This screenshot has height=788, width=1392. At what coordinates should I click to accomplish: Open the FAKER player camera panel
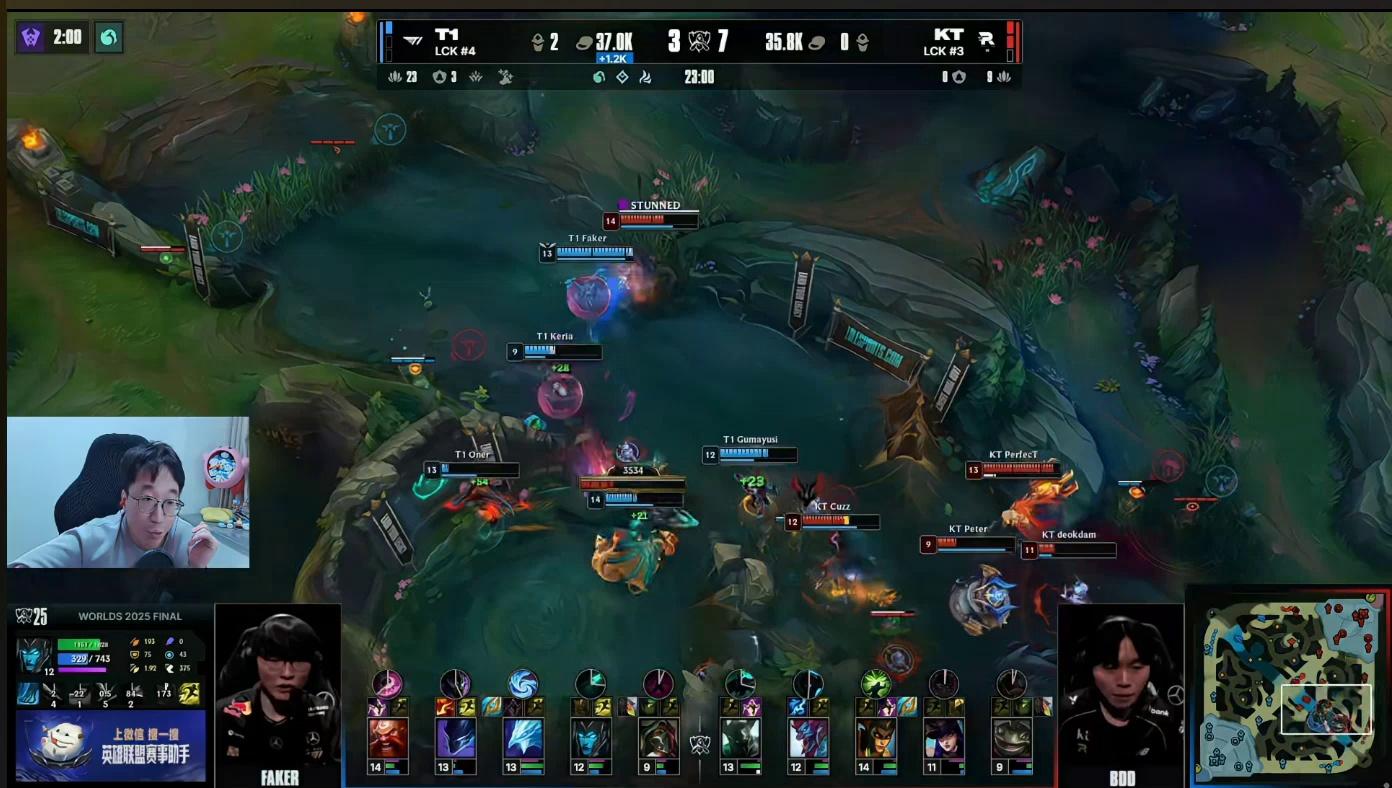click(278, 694)
